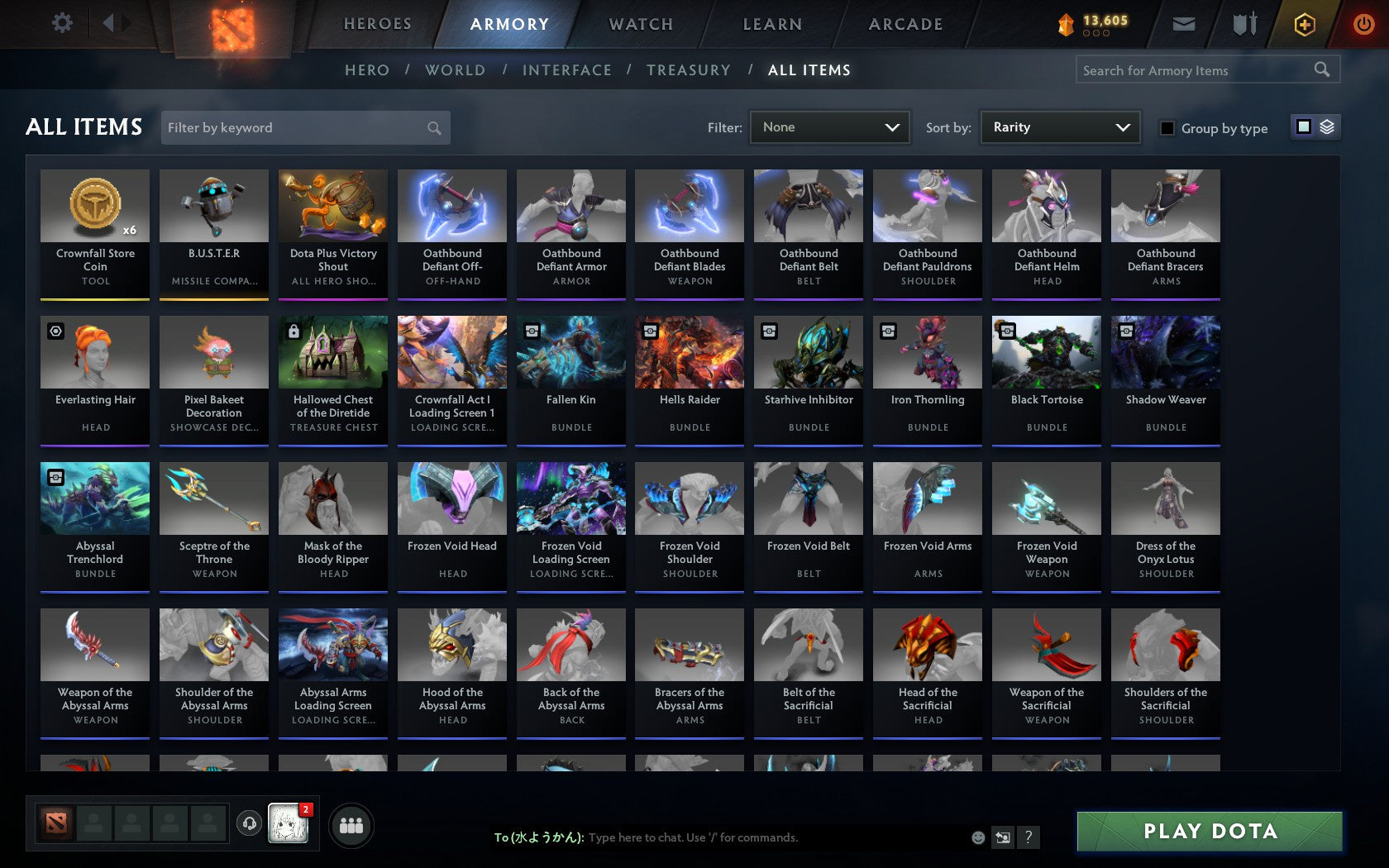
Task: Open the mail inbox icon
Action: (x=1184, y=24)
